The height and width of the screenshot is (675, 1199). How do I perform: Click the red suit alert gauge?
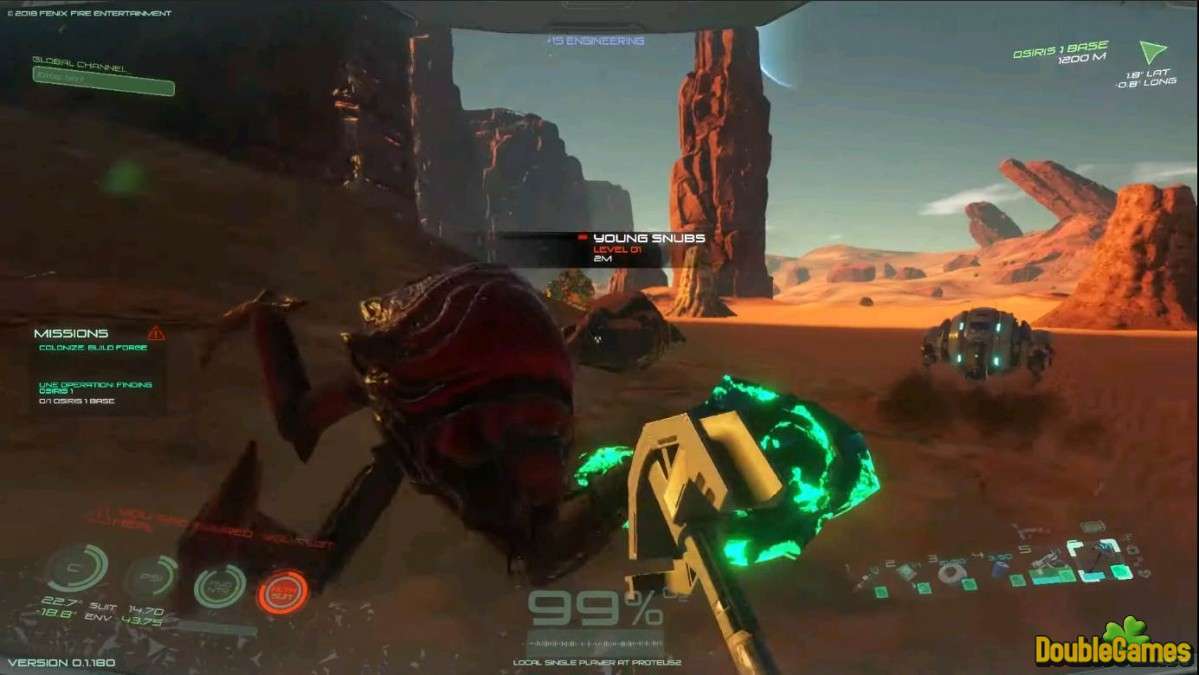coord(283,591)
